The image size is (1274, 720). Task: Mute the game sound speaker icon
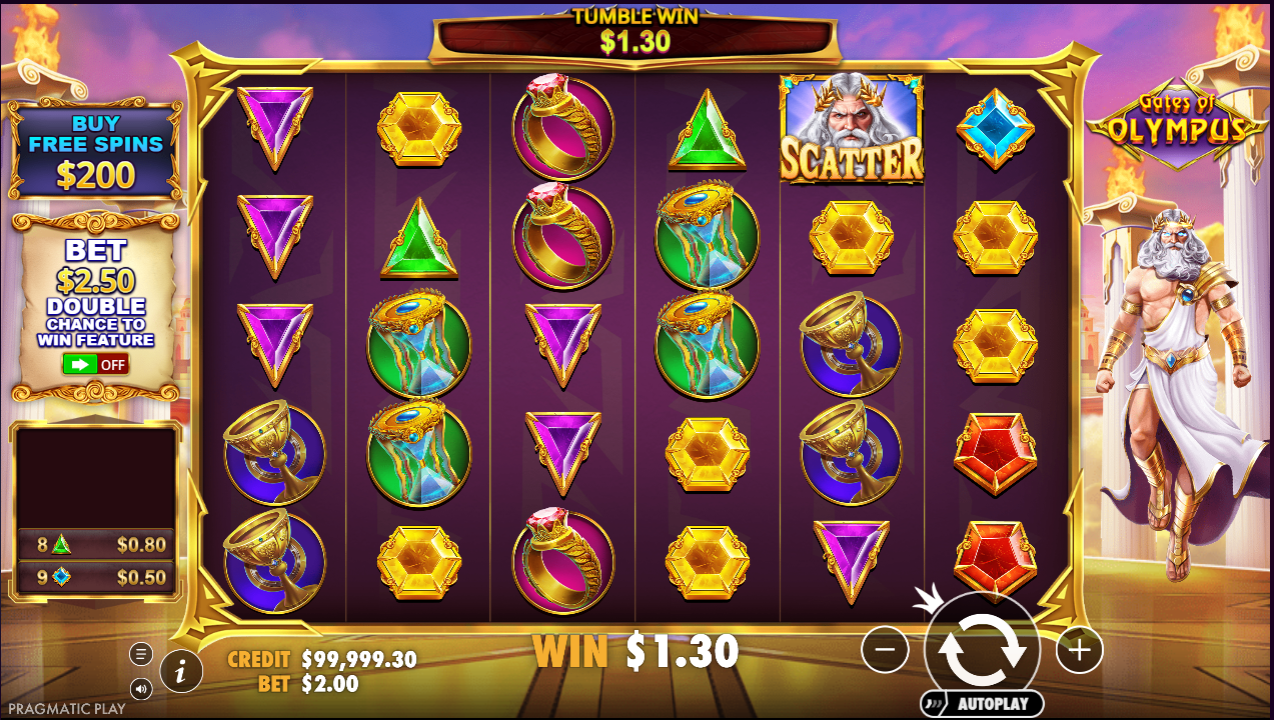coord(141,688)
